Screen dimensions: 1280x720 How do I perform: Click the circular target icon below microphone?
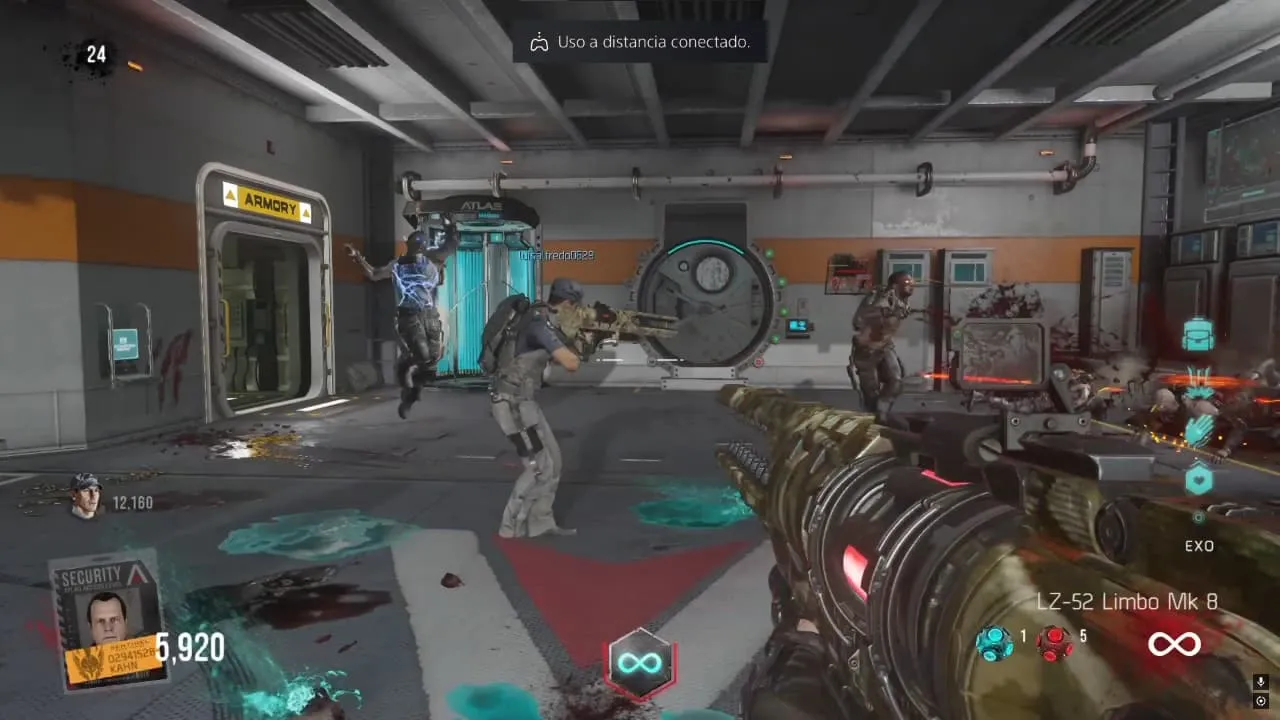pos(1262,701)
